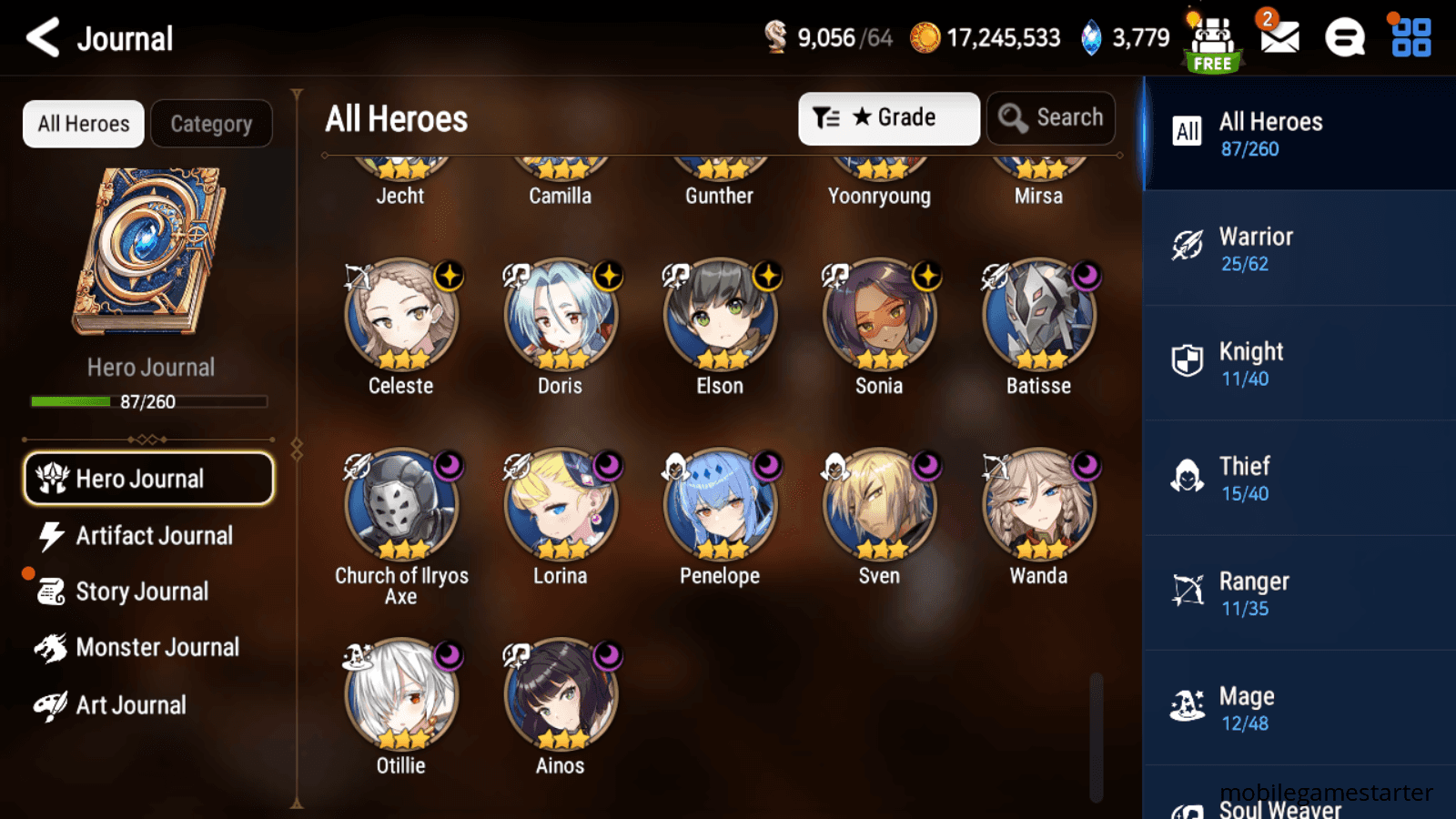Open the hero Search field

coord(1051,118)
